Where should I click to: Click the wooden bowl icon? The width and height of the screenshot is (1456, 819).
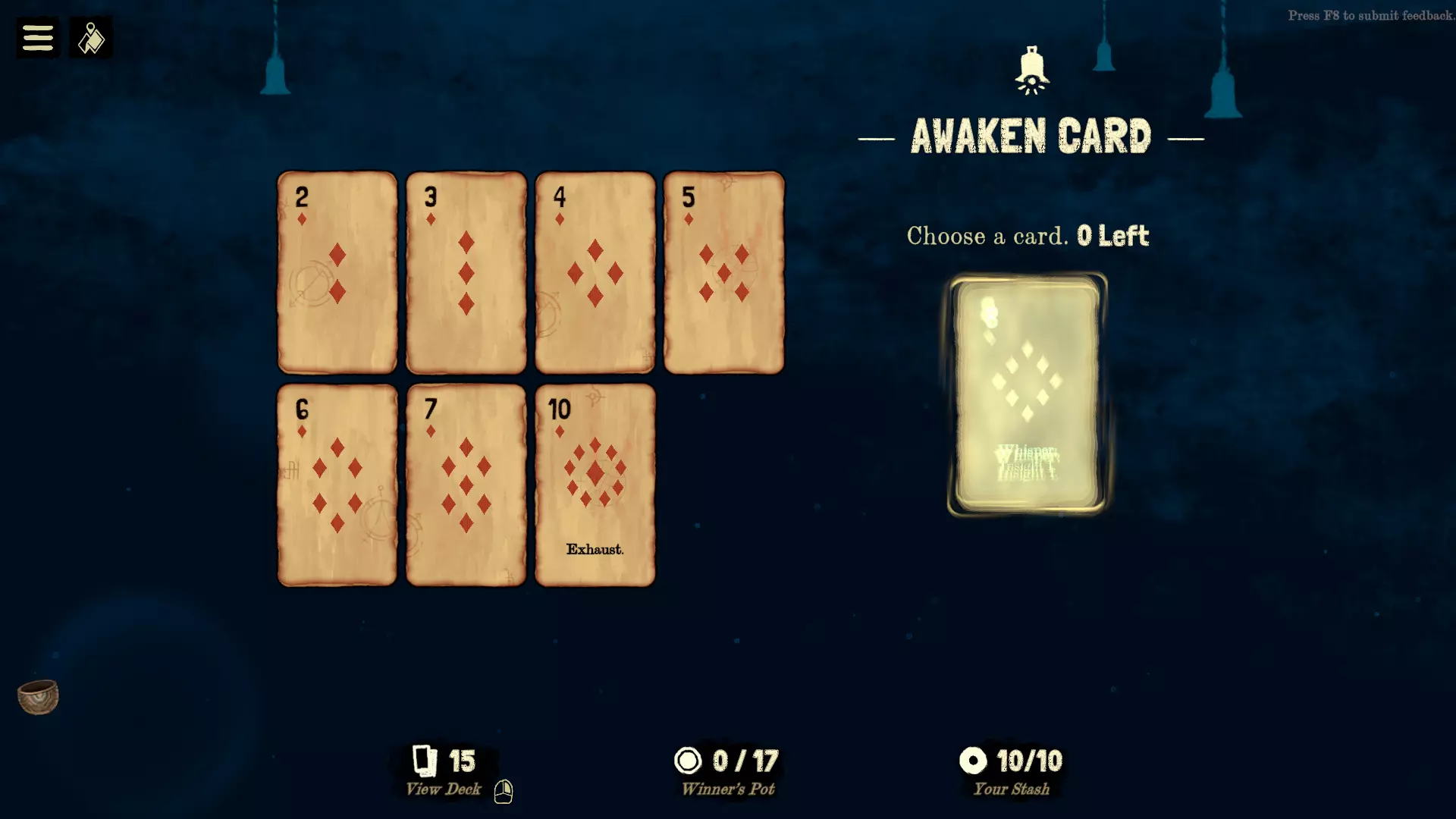38,696
